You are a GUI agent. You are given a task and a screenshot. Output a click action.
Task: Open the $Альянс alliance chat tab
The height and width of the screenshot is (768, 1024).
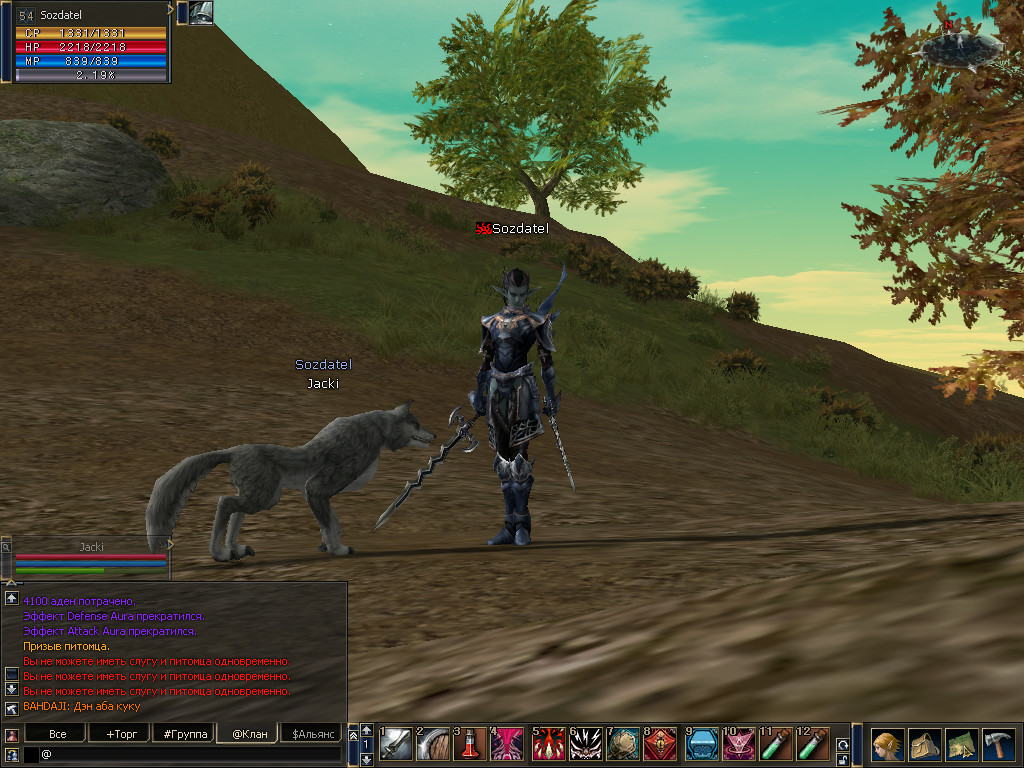pos(311,734)
